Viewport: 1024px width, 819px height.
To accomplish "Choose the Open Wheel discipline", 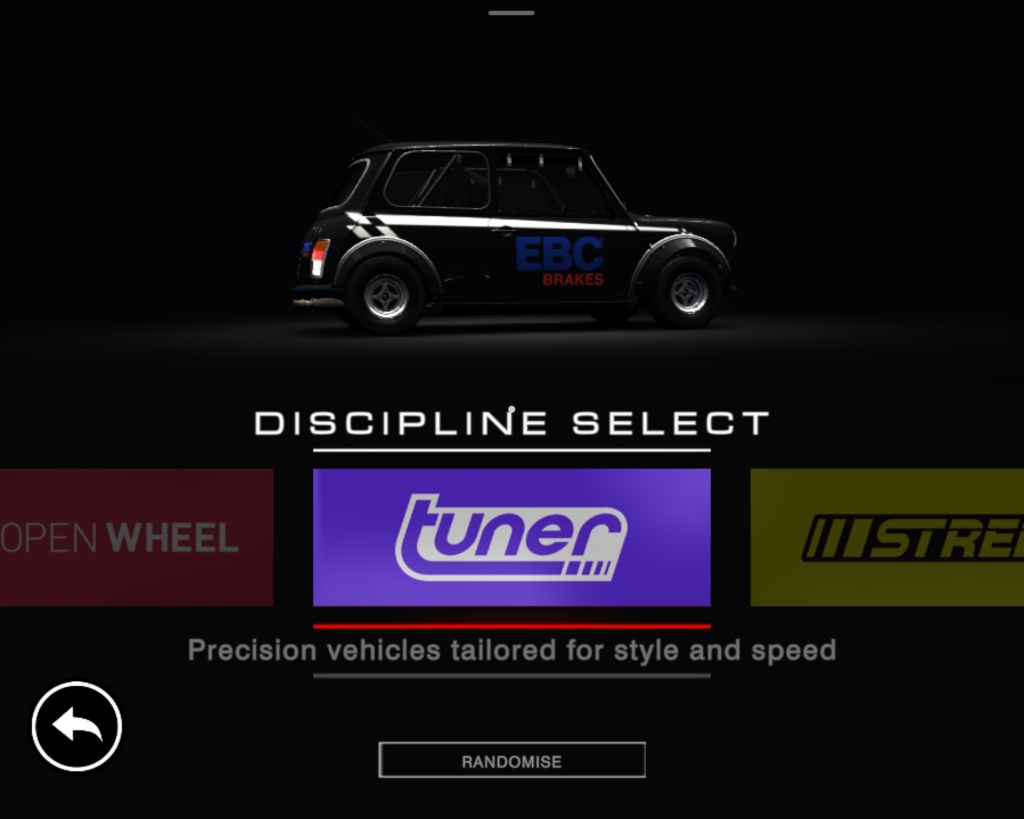I will (x=136, y=537).
